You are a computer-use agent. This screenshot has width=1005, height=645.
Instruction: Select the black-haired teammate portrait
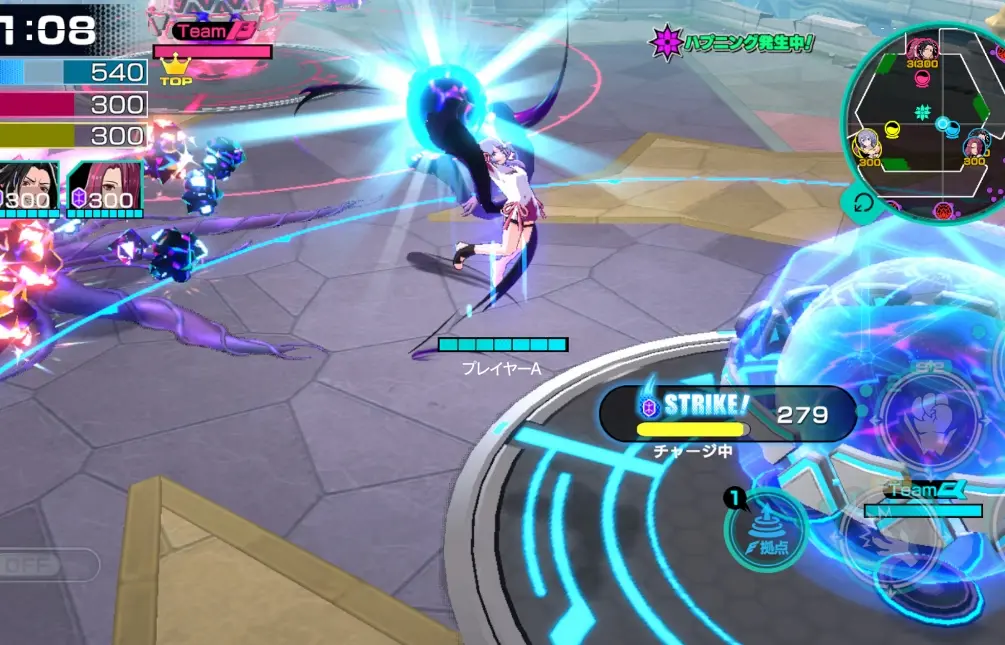pyautogui.click(x=28, y=187)
